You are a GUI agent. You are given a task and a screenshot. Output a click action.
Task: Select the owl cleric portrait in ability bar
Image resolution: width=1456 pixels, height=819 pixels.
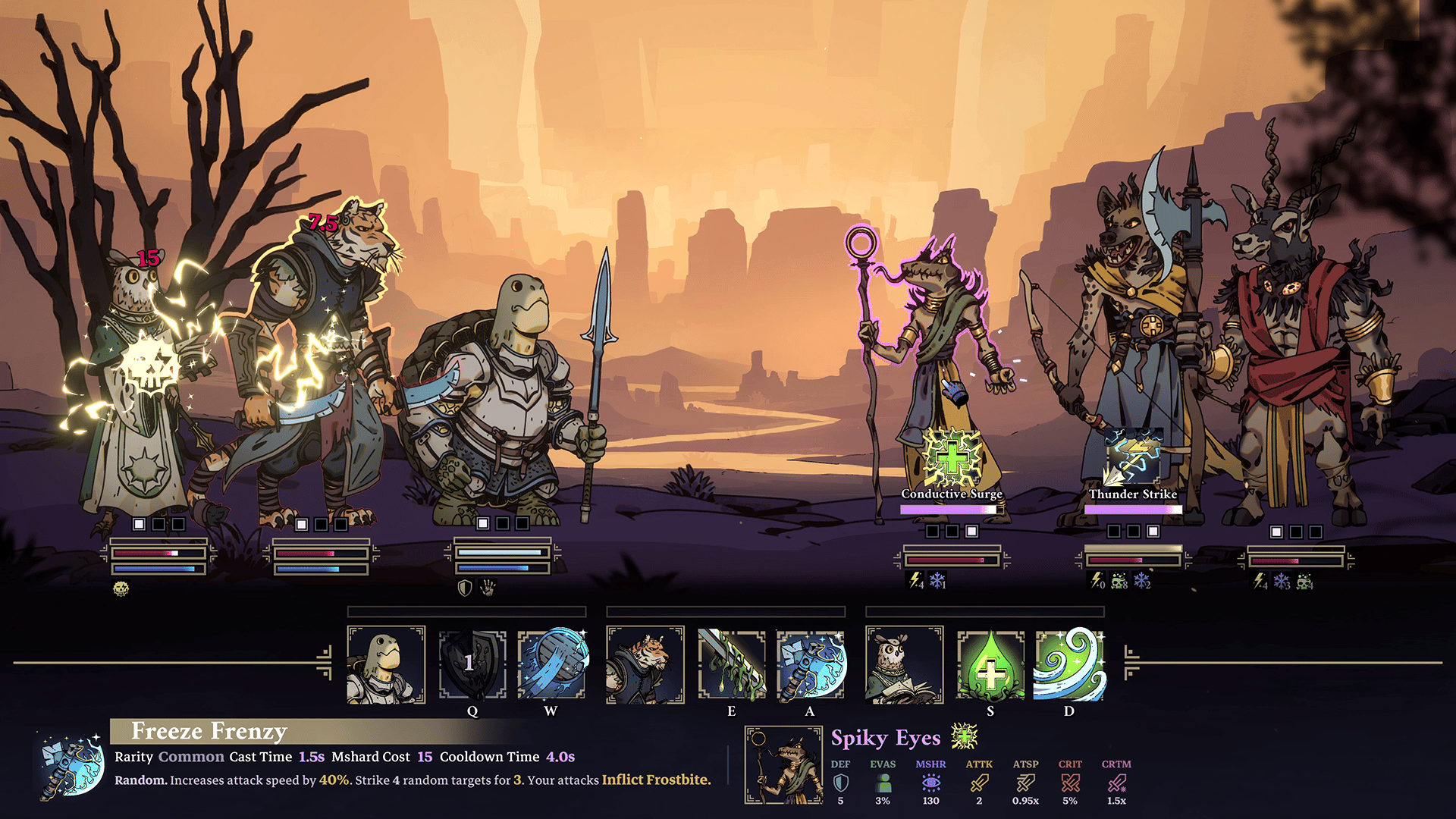905,665
